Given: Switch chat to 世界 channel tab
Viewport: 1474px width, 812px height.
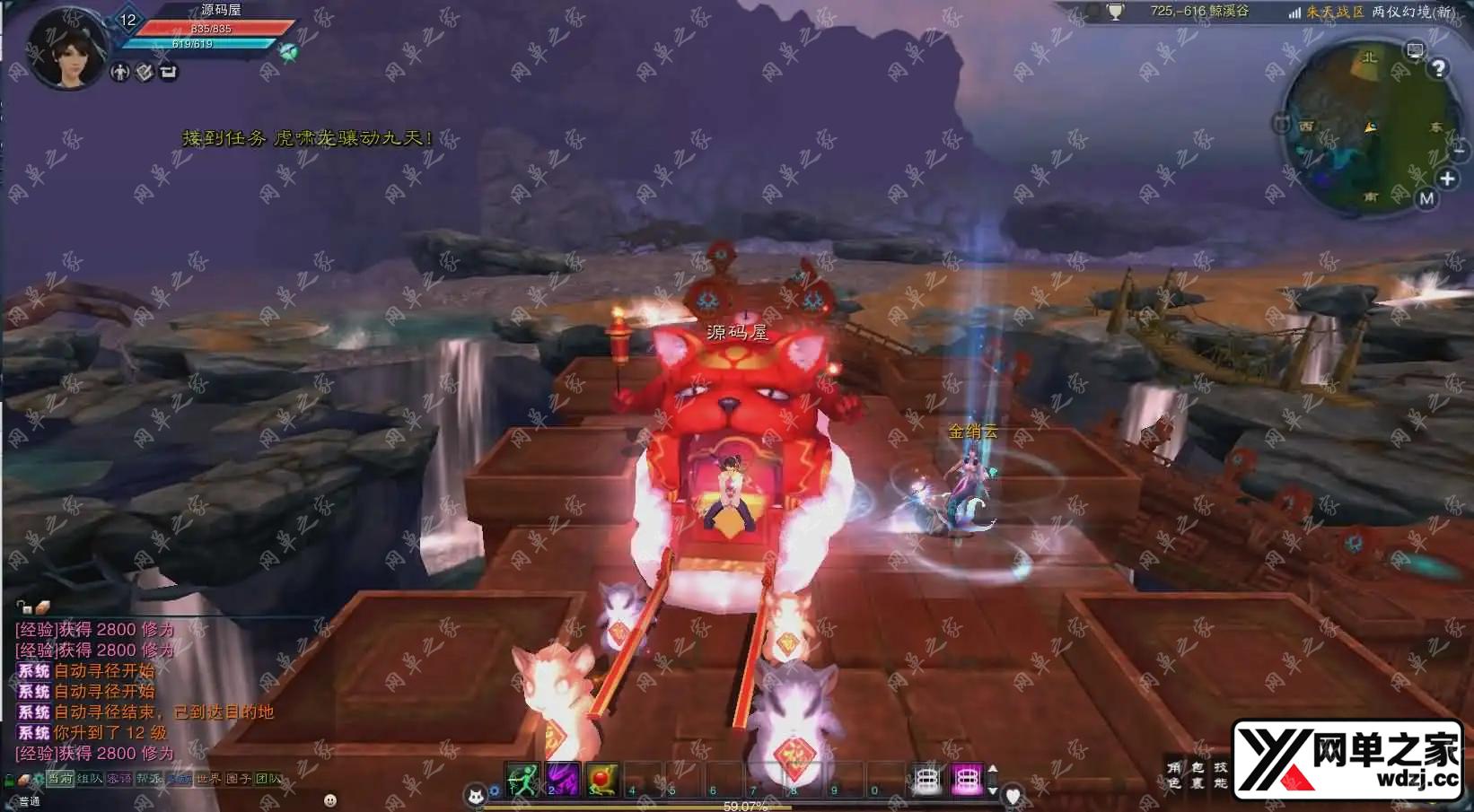Looking at the screenshot, I should [x=208, y=779].
